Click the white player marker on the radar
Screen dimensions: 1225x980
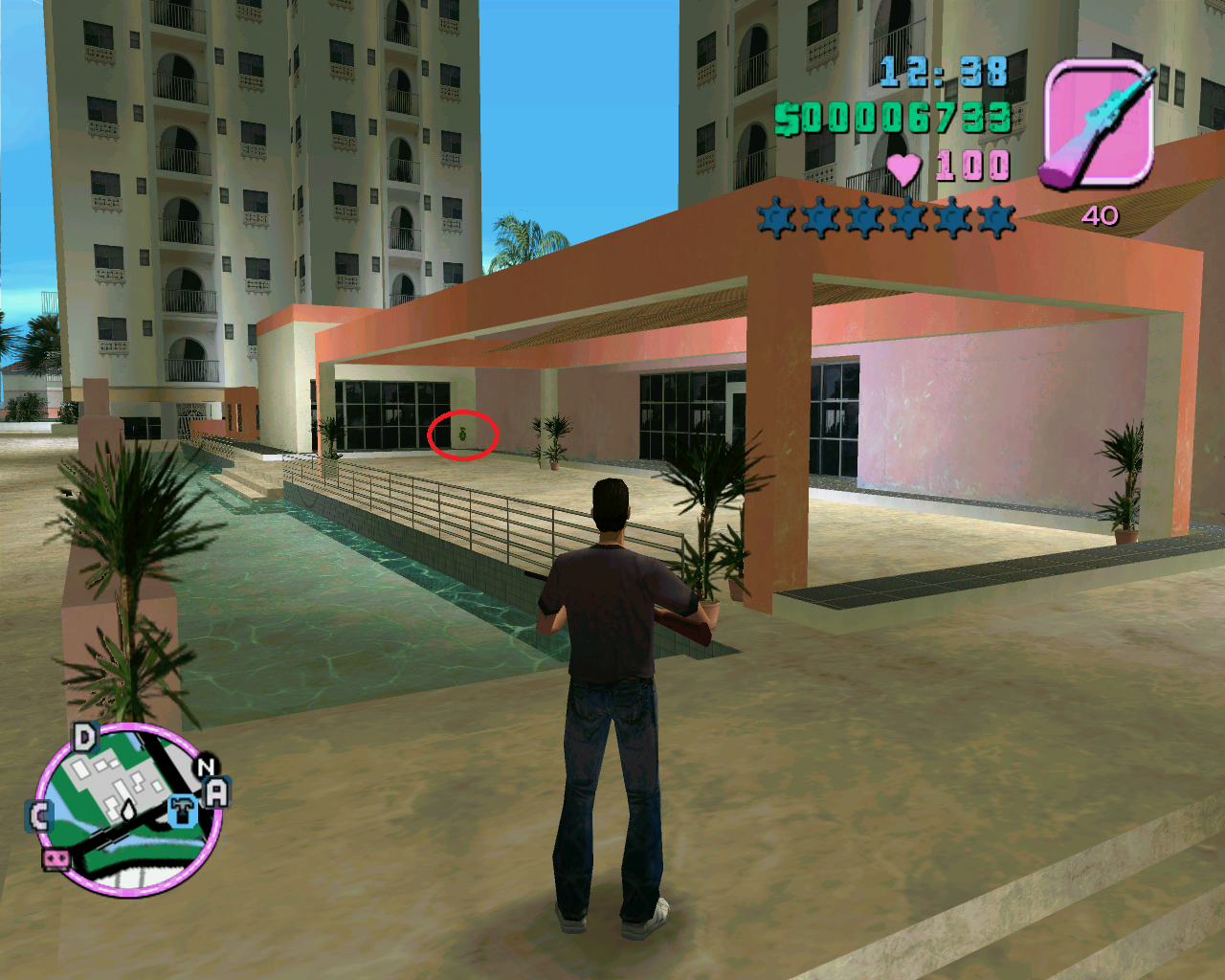click(x=128, y=812)
